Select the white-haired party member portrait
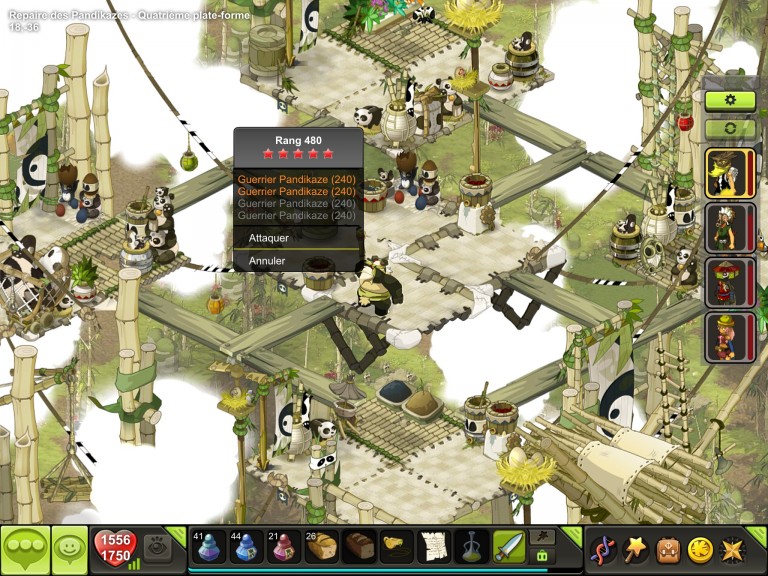 coord(728,228)
